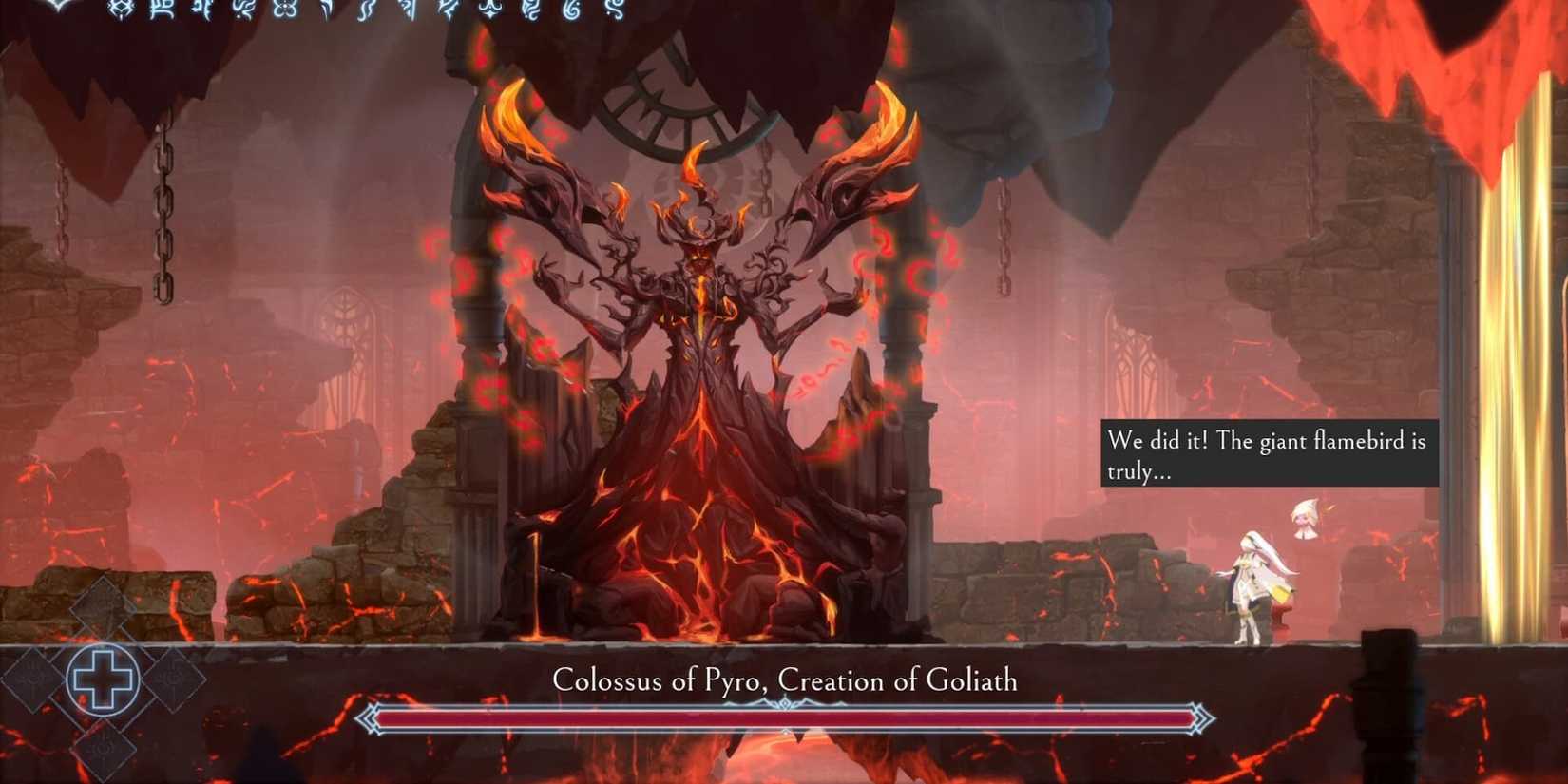Click the boss title Colossus of Pyro
1568x784 pixels.
[784, 680]
